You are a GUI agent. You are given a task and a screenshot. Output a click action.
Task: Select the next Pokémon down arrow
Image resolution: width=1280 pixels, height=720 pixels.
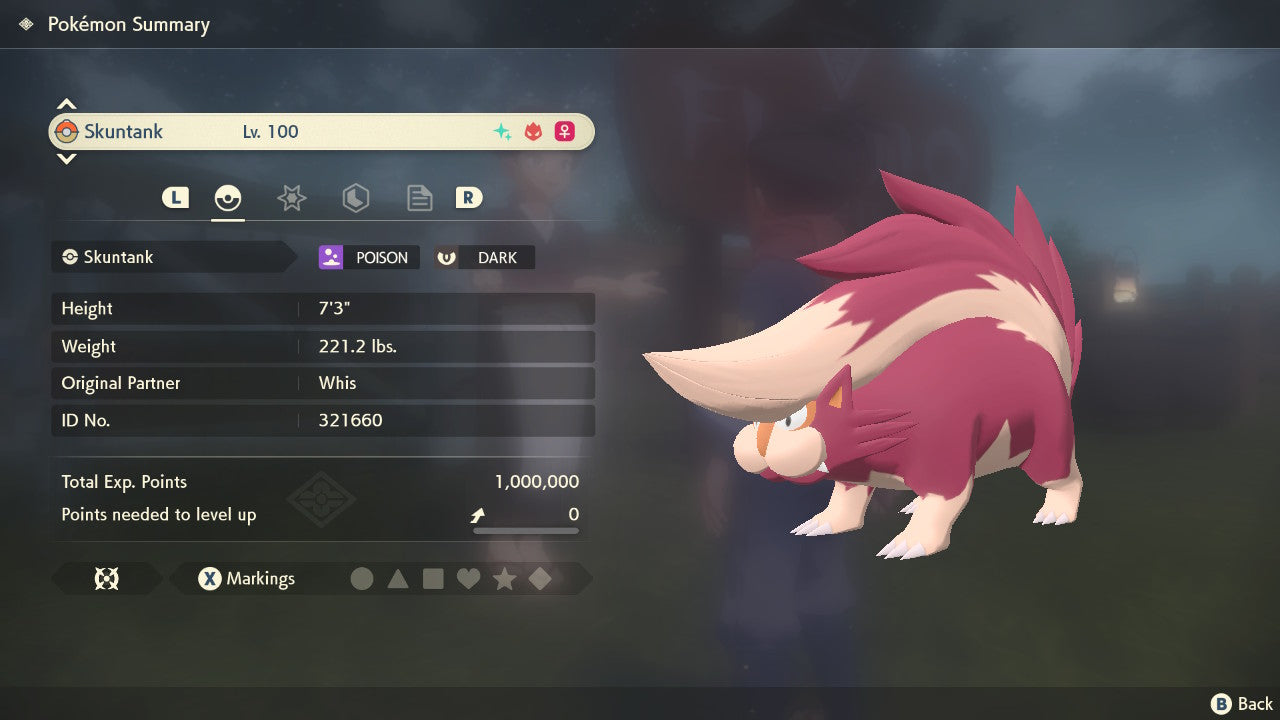(x=66, y=158)
